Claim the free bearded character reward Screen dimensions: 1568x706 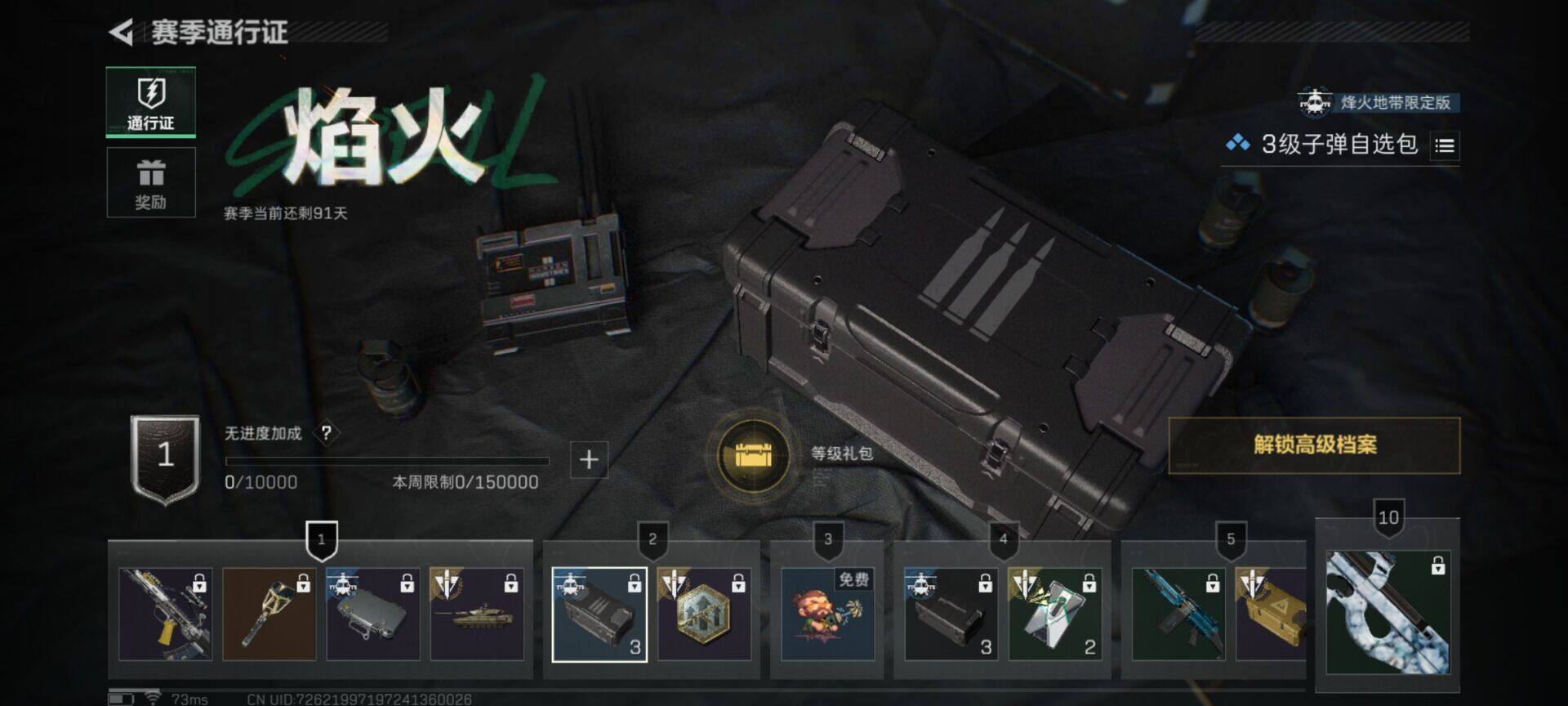(x=827, y=614)
